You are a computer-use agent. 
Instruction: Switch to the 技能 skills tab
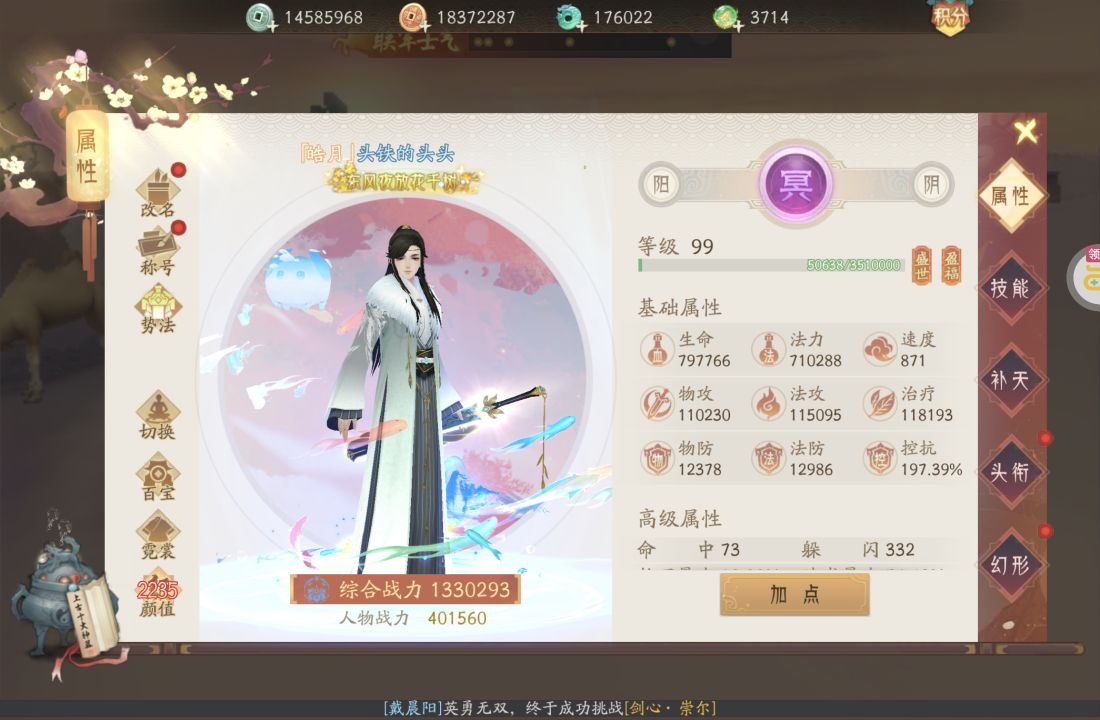(1010, 288)
